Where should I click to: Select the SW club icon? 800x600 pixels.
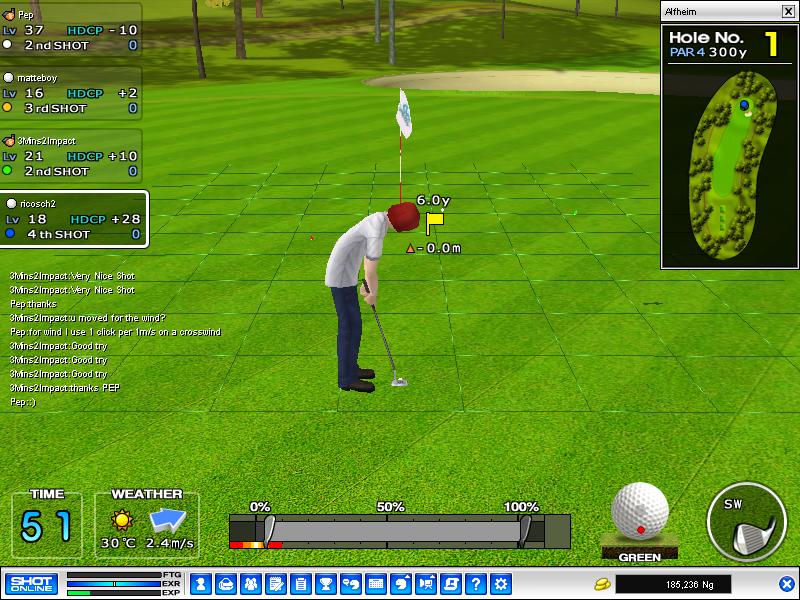tap(745, 520)
